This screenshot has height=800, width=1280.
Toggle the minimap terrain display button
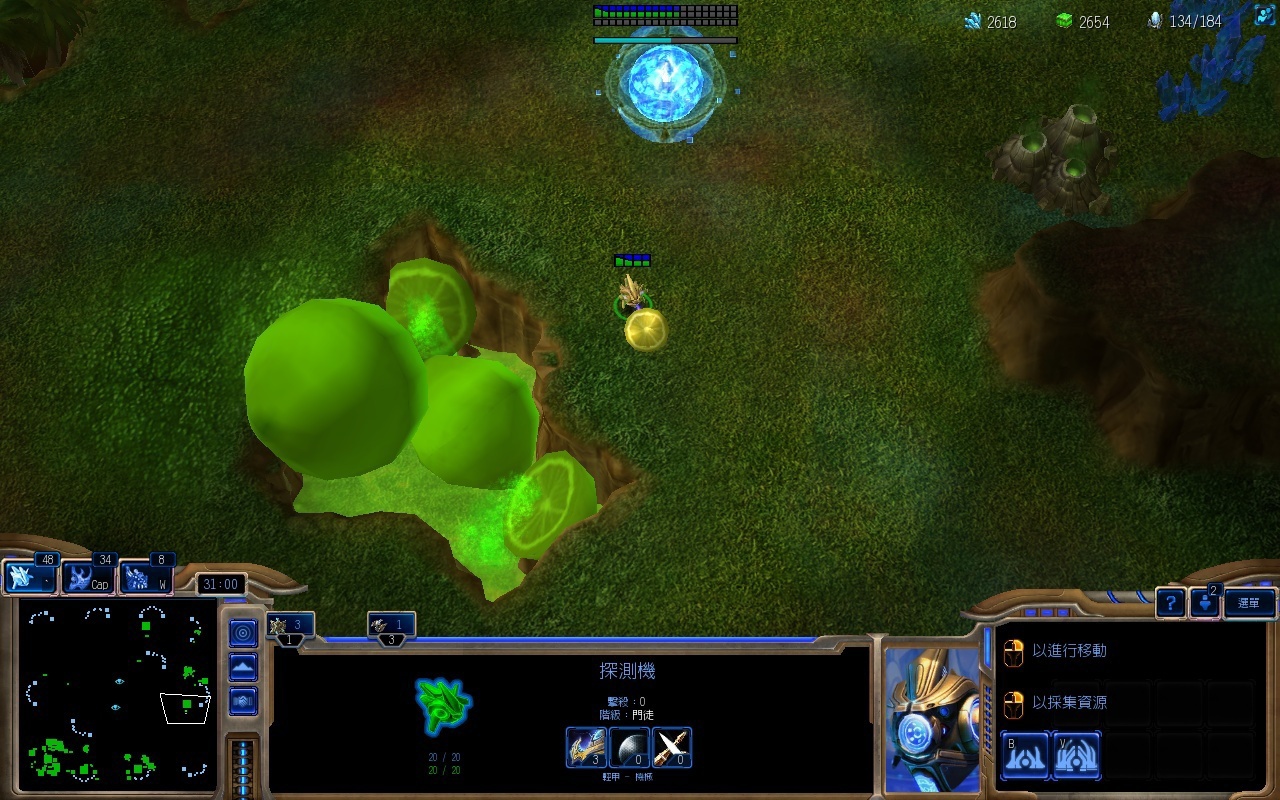pyautogui.click(x=243, y=667)
